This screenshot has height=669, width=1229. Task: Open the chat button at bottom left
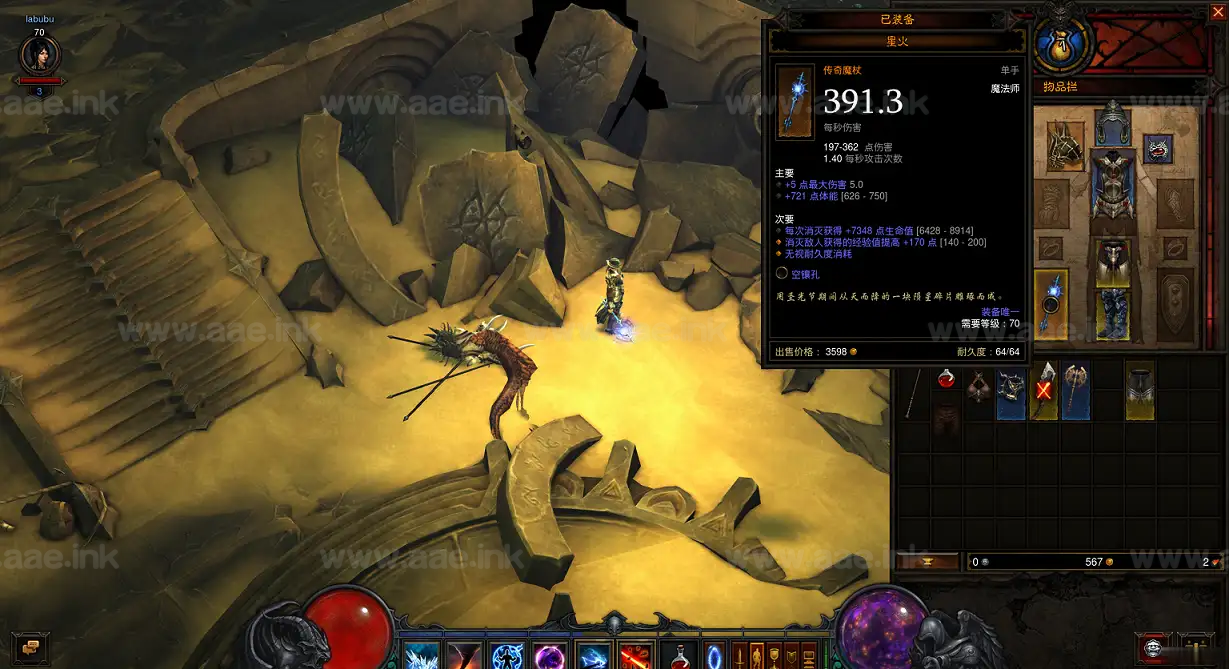point(29,646)
